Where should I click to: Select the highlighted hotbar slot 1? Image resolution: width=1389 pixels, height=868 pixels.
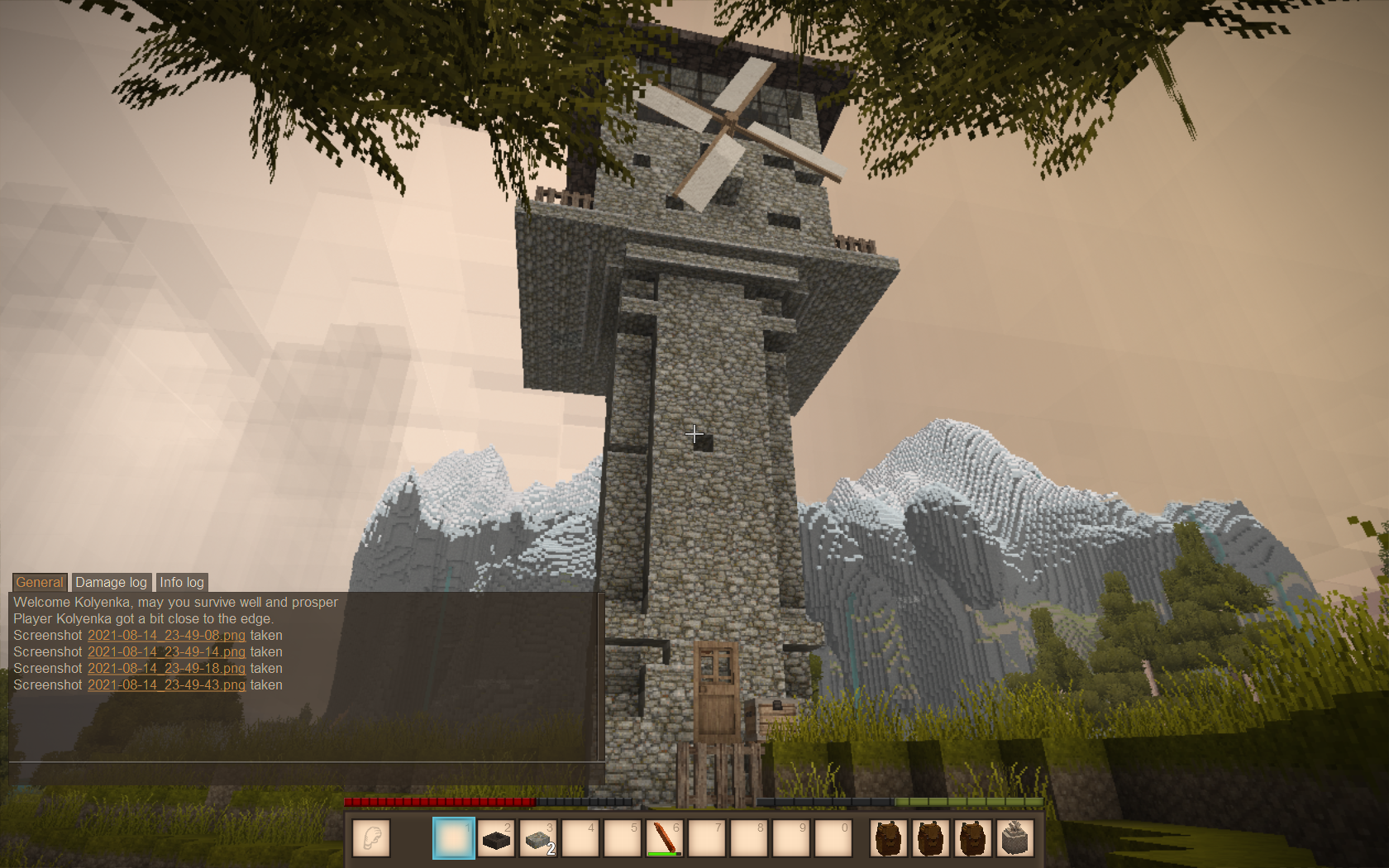pos(454,838)
